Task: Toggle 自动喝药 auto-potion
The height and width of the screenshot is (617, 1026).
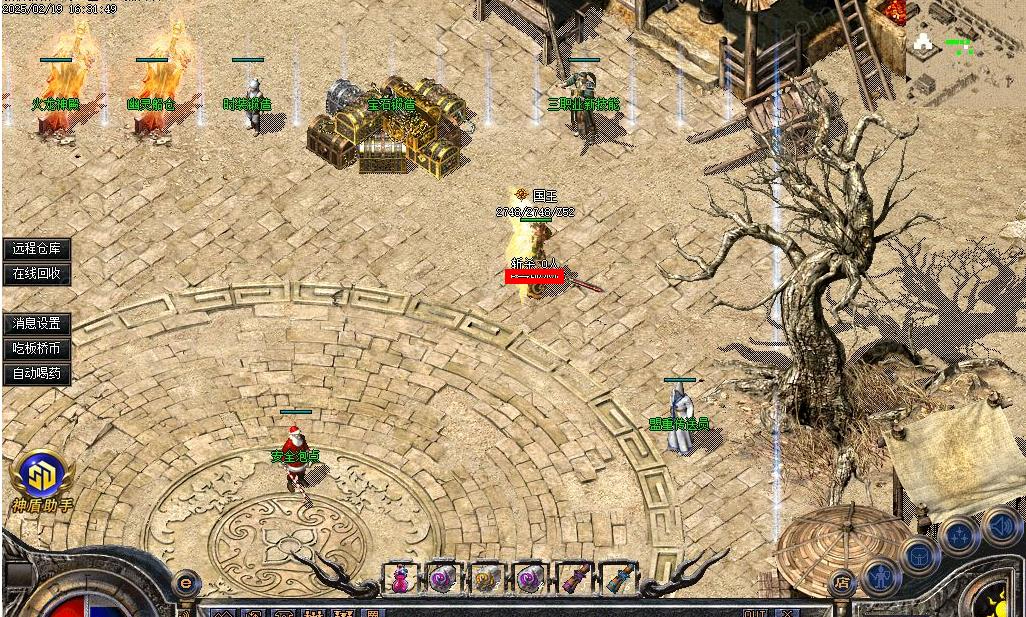Action: pyautogui.click(x=37, y=374)
